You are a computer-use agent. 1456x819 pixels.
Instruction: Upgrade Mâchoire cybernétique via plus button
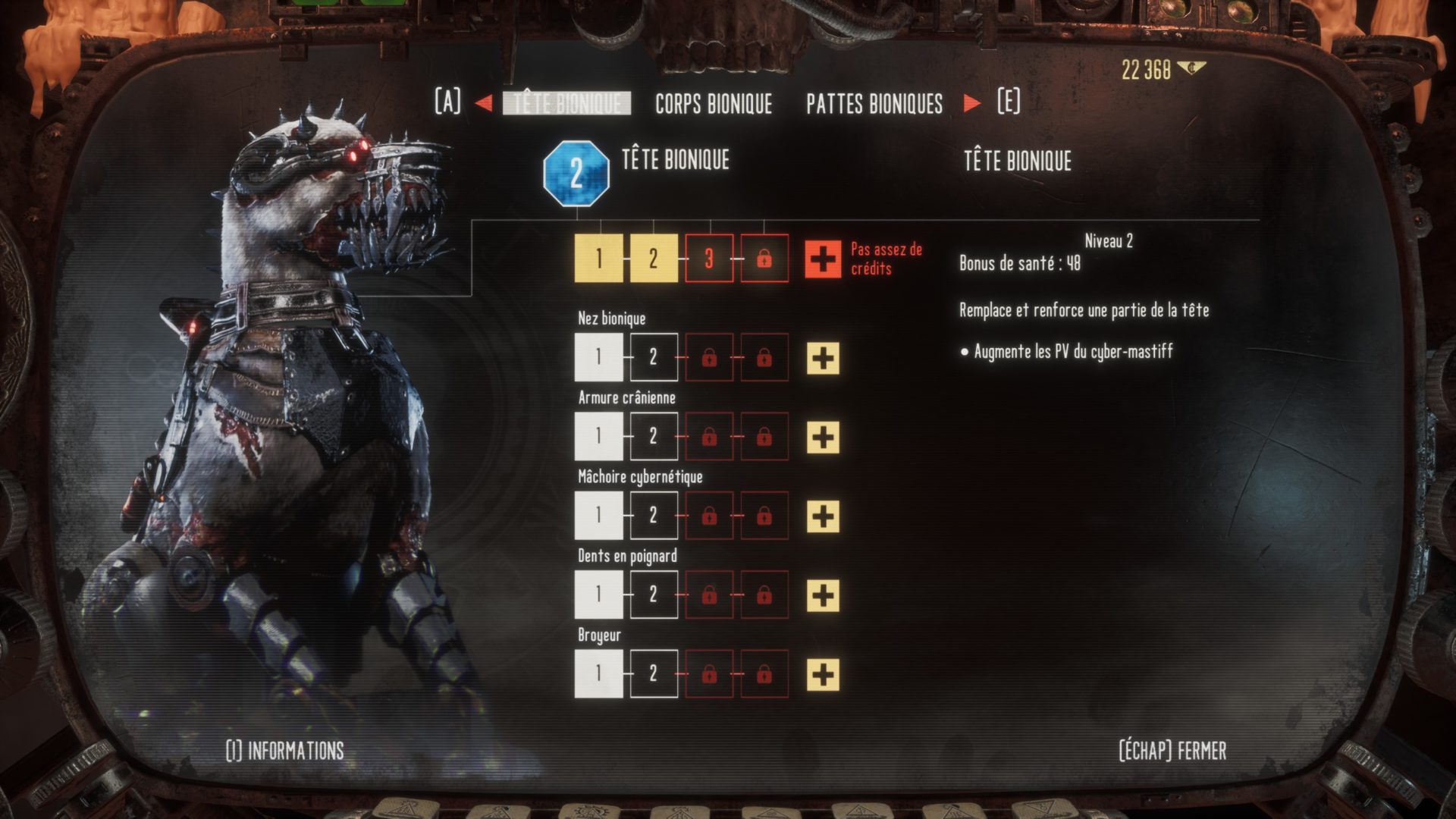pos(823,516)
